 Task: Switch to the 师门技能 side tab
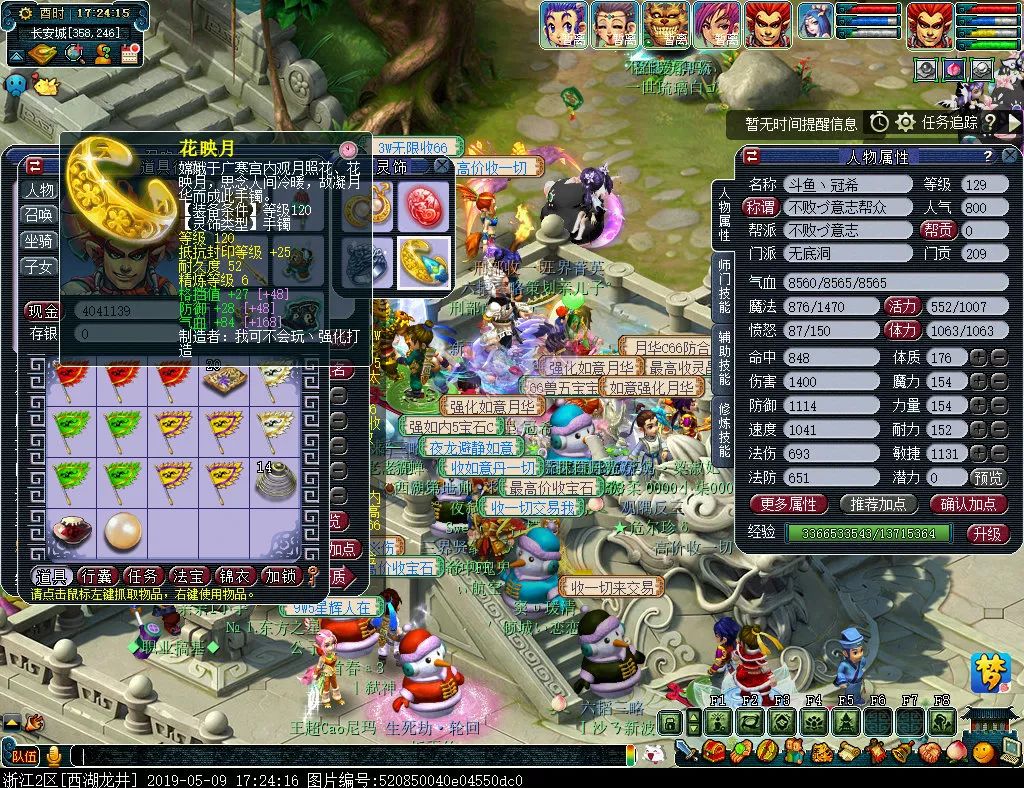tap(724, 287)
